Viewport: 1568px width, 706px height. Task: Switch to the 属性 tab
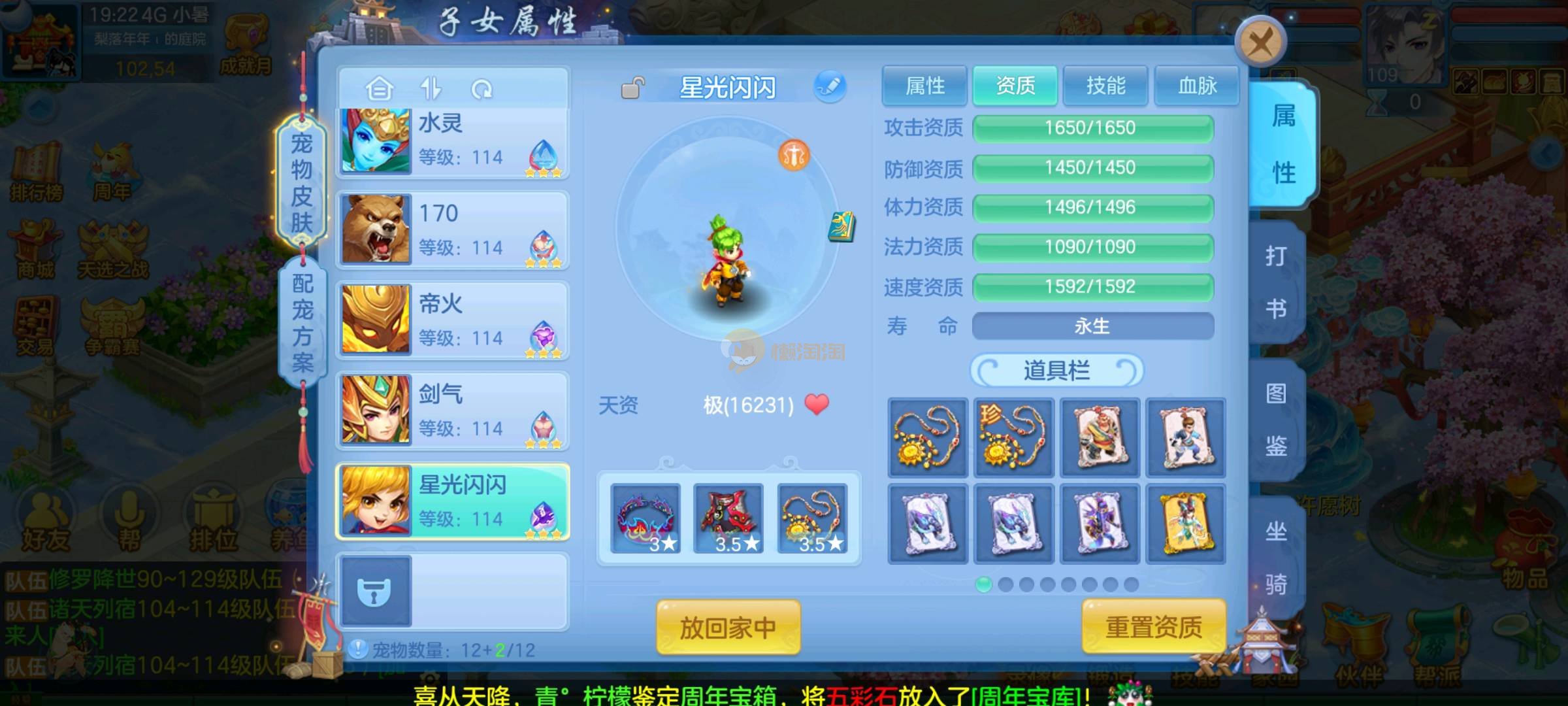click(x=924, y=86)
